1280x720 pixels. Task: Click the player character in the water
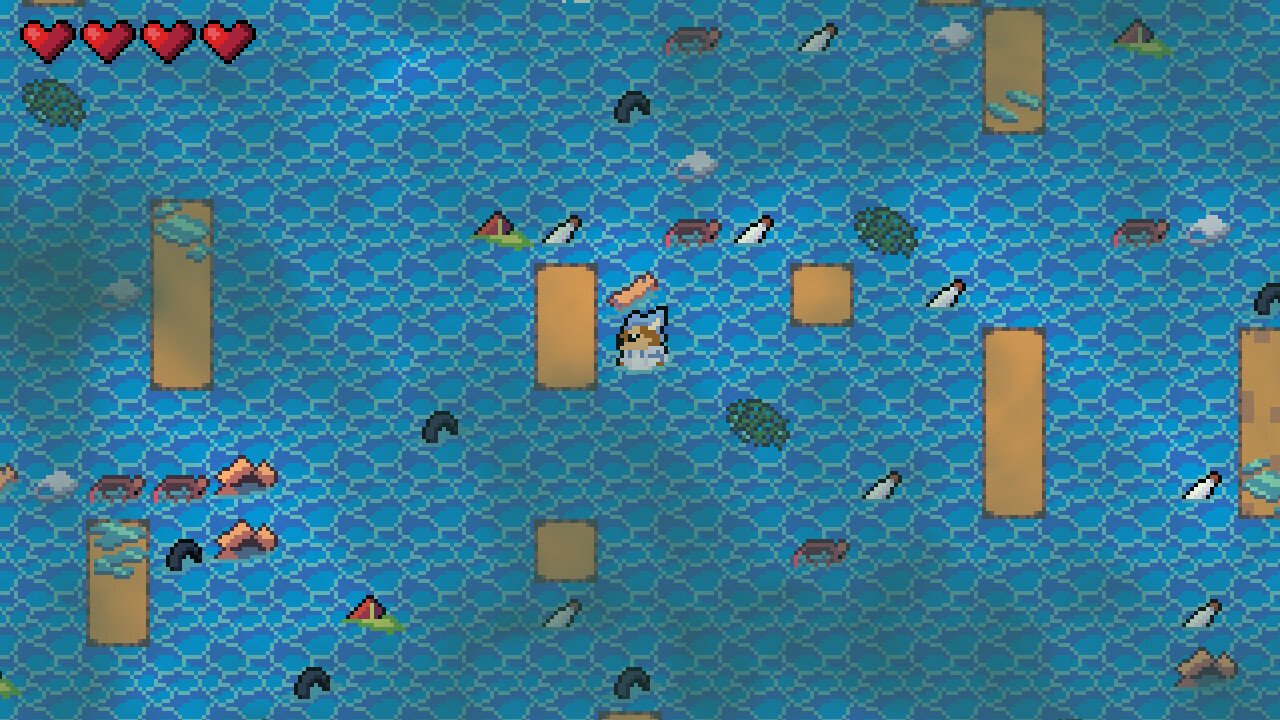coord(640,342)
